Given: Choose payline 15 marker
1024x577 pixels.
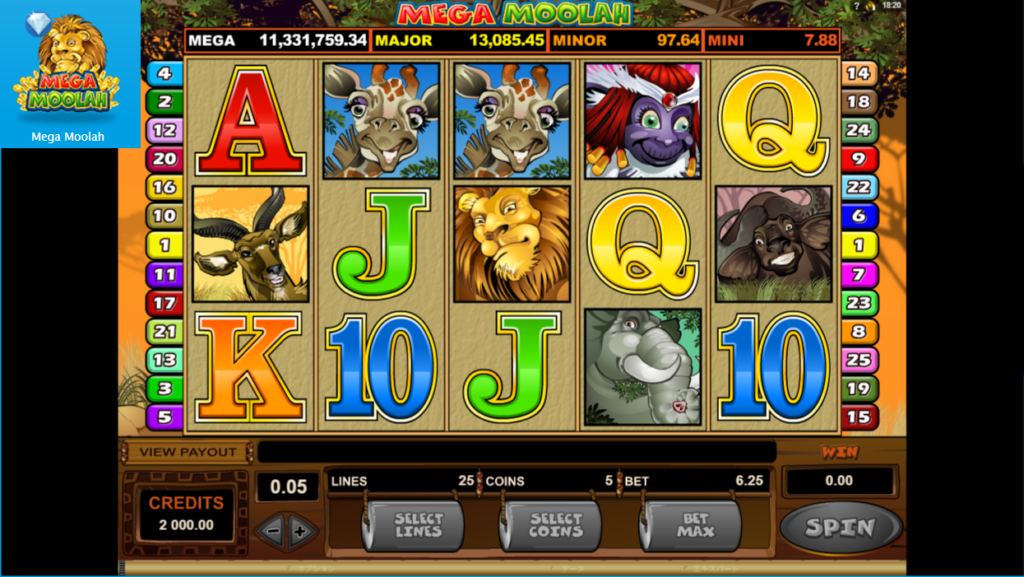Looking at the screenshot, I should pyautogui.click(x=858, y=417).
